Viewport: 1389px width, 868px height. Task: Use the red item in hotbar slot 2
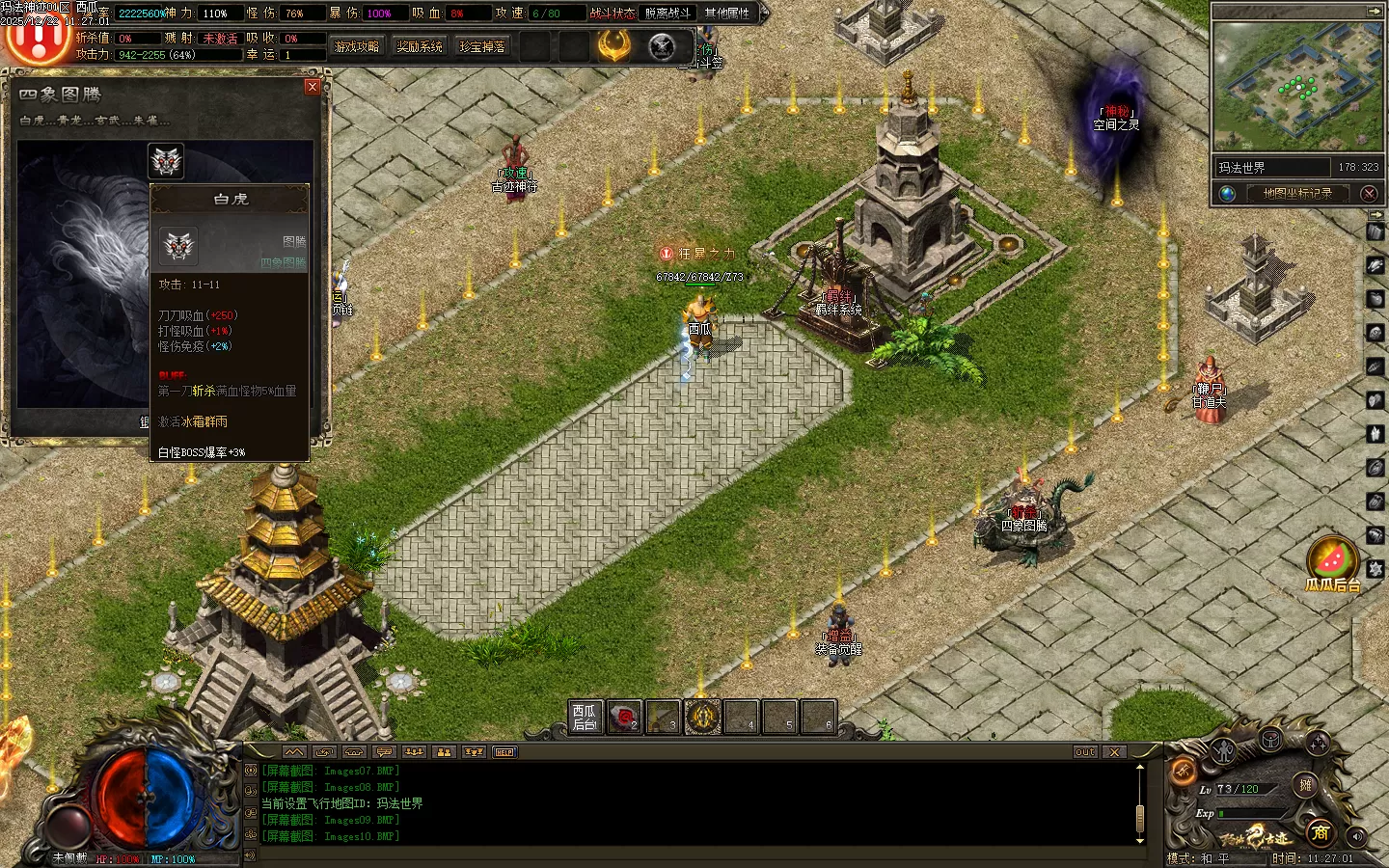pyautogui.click(x=624, y=718)
